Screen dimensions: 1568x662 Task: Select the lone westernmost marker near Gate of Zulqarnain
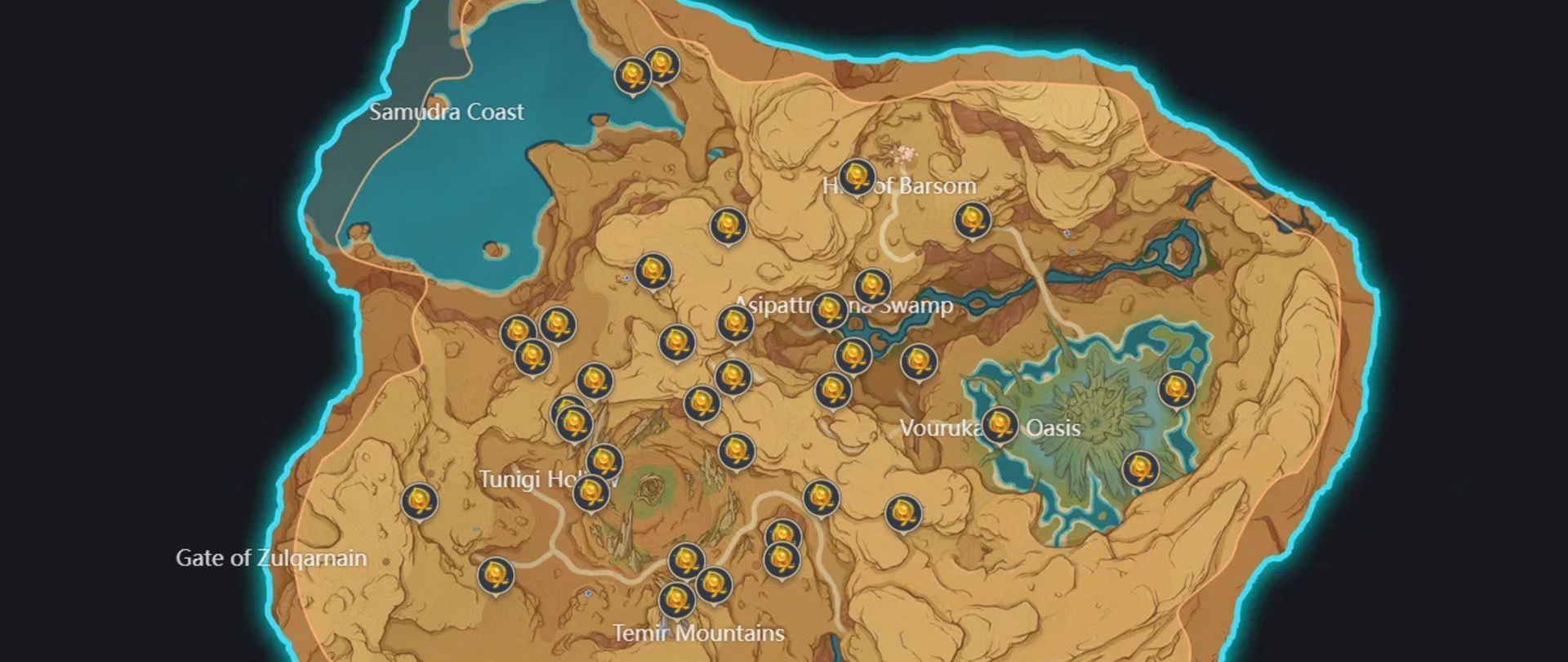421,501
